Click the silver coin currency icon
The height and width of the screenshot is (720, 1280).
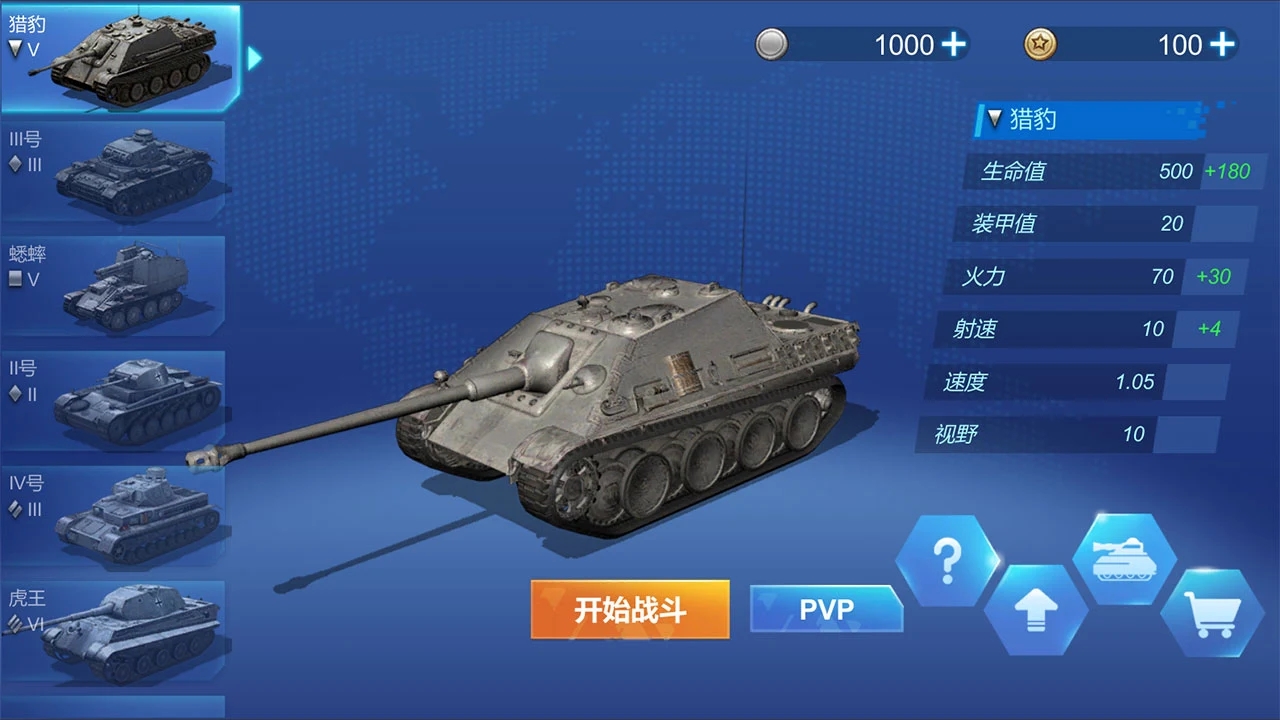pos(770,44)
